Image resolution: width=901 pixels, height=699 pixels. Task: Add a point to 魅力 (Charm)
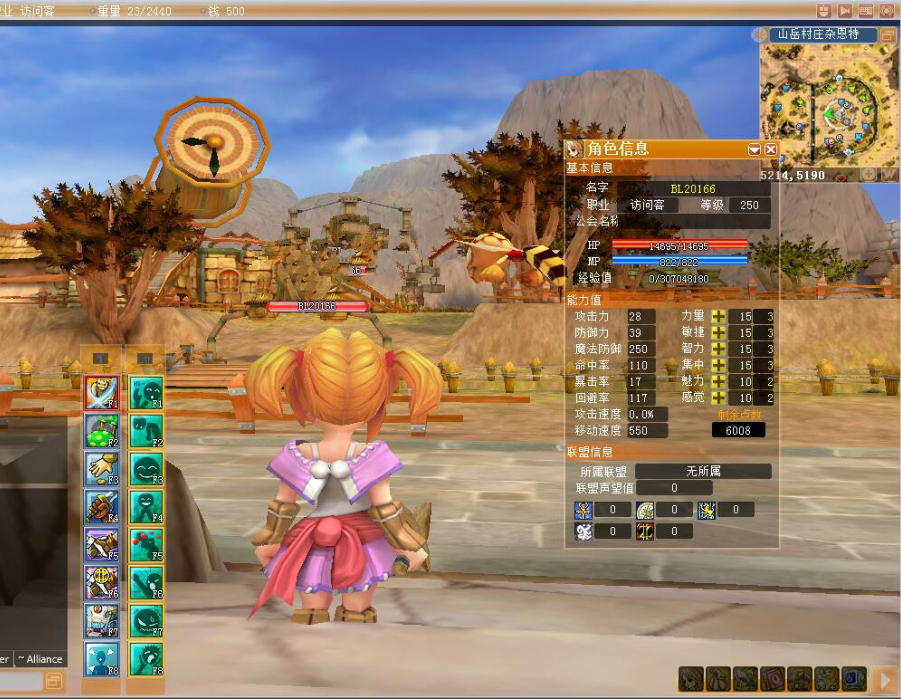pos(718,381)
